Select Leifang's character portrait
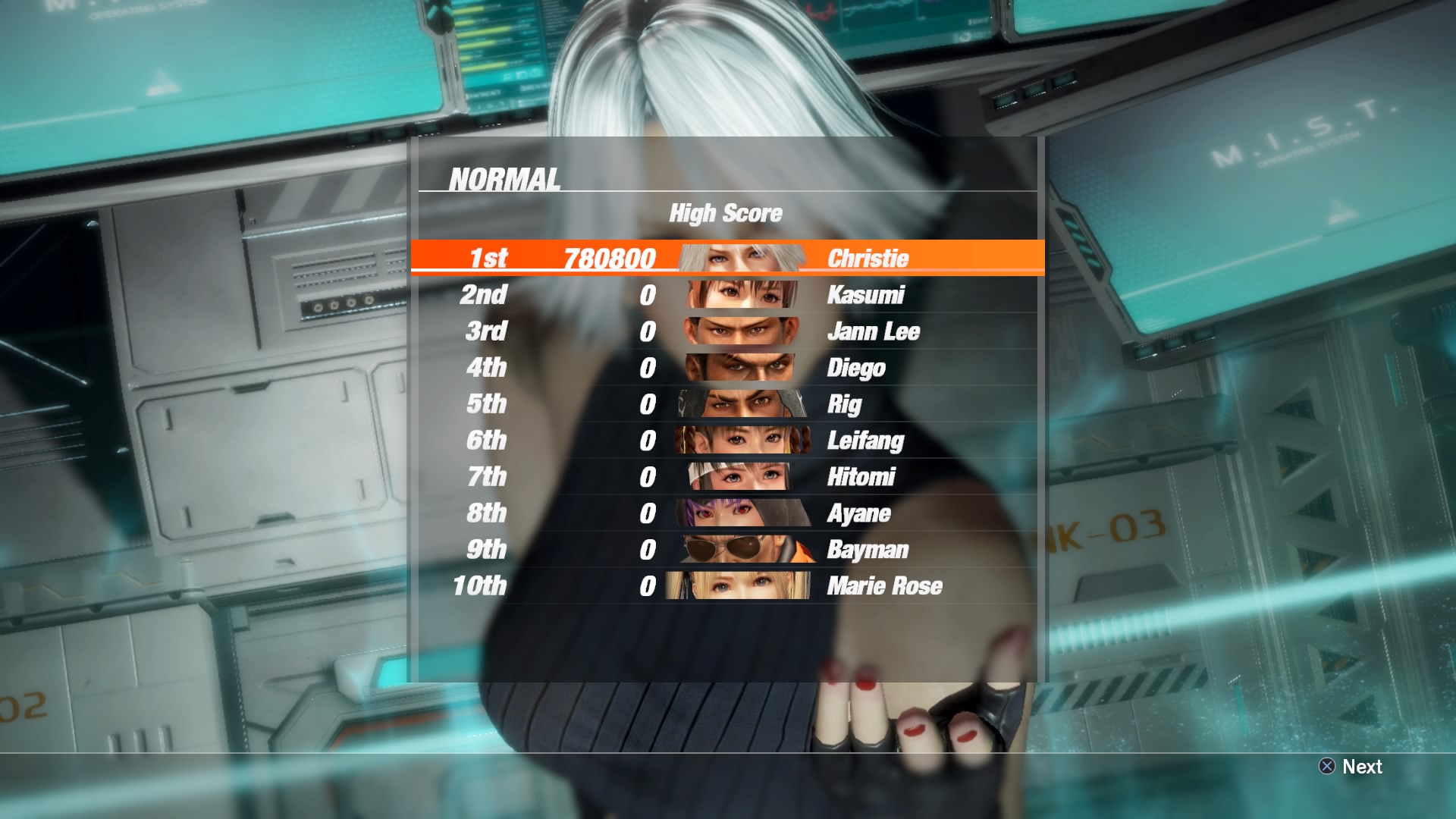This screenshot has width=1456, height=819. point(739,441)
